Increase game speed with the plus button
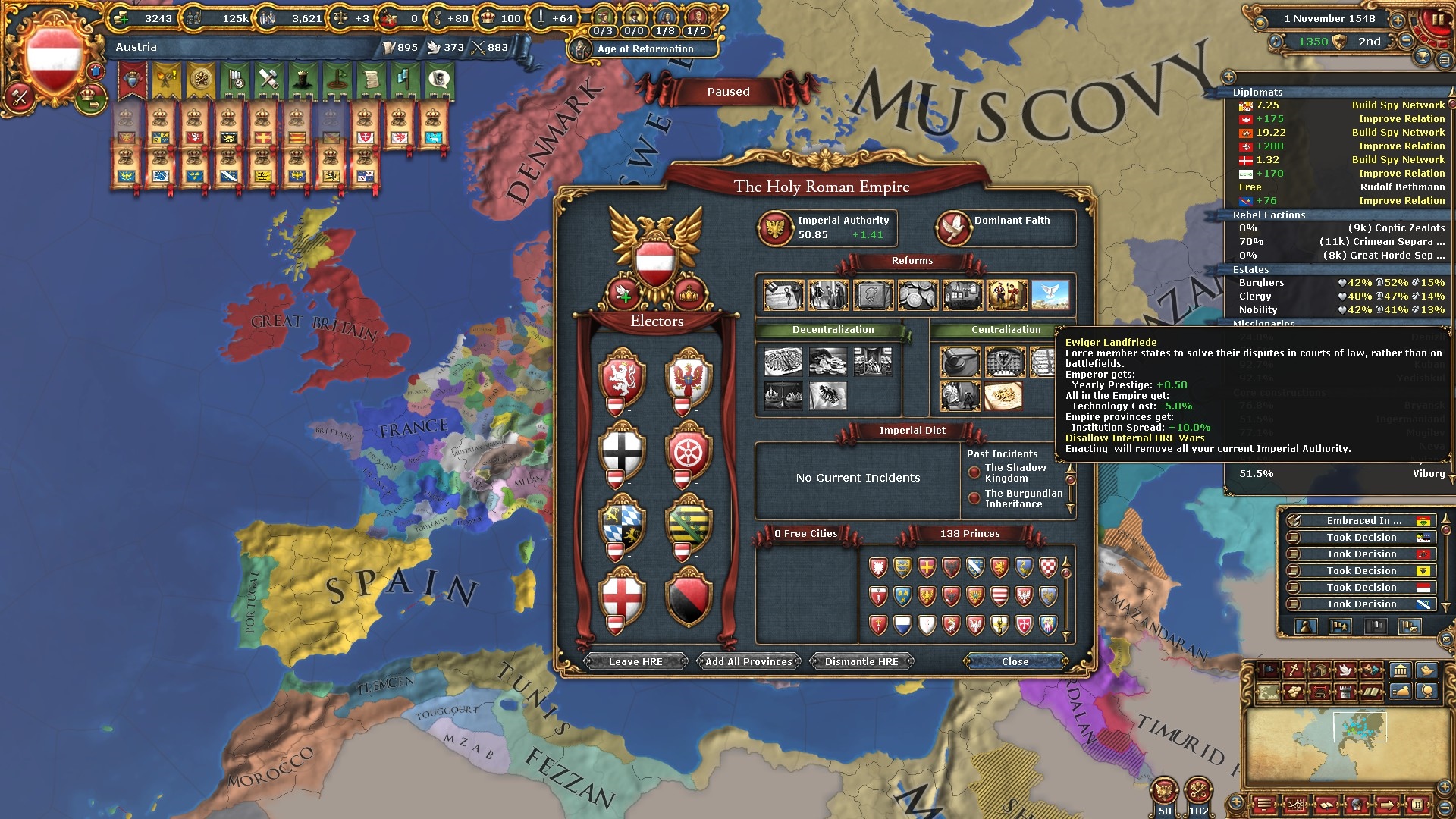1456x819 pixels. click(x=1398, y=20)
